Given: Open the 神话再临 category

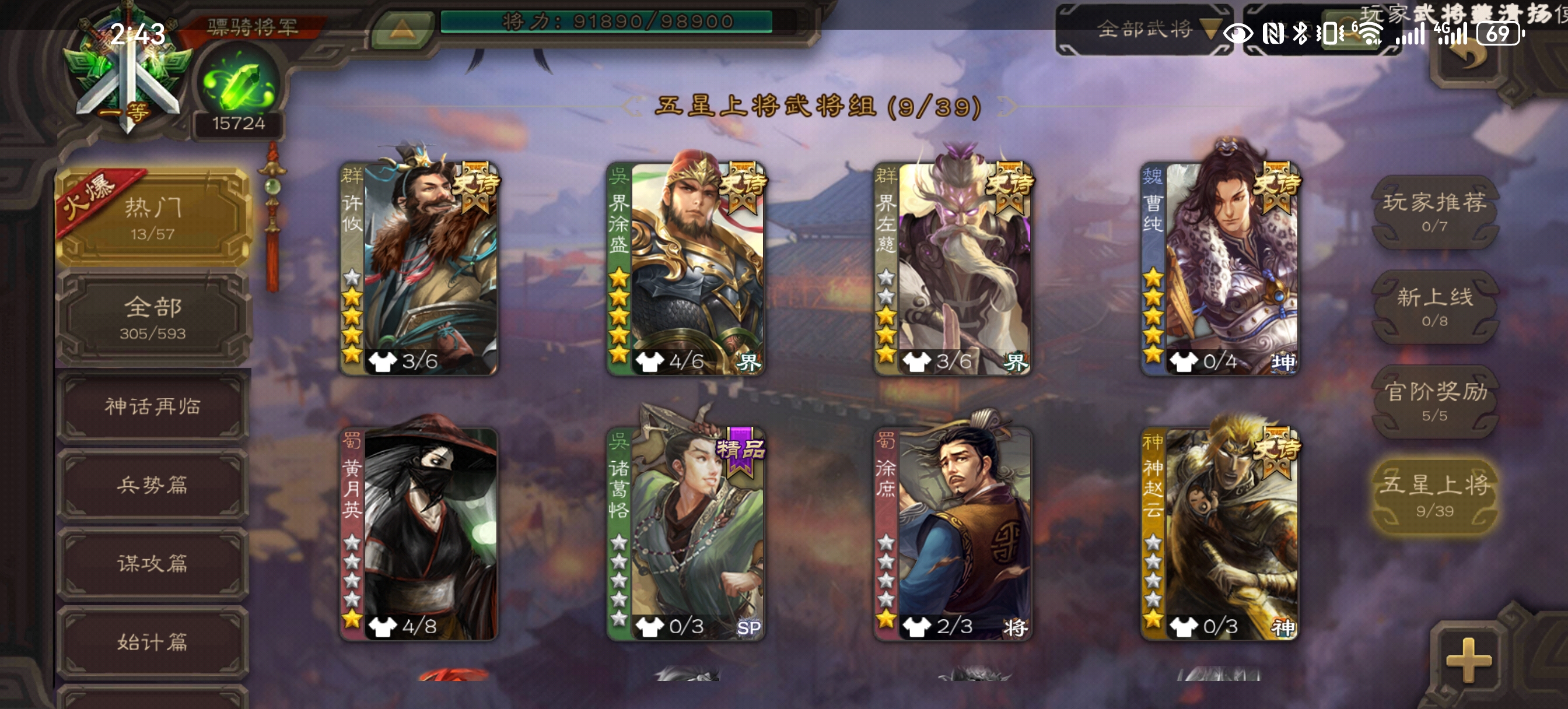Looking at the screenshot, I should 152,406.
